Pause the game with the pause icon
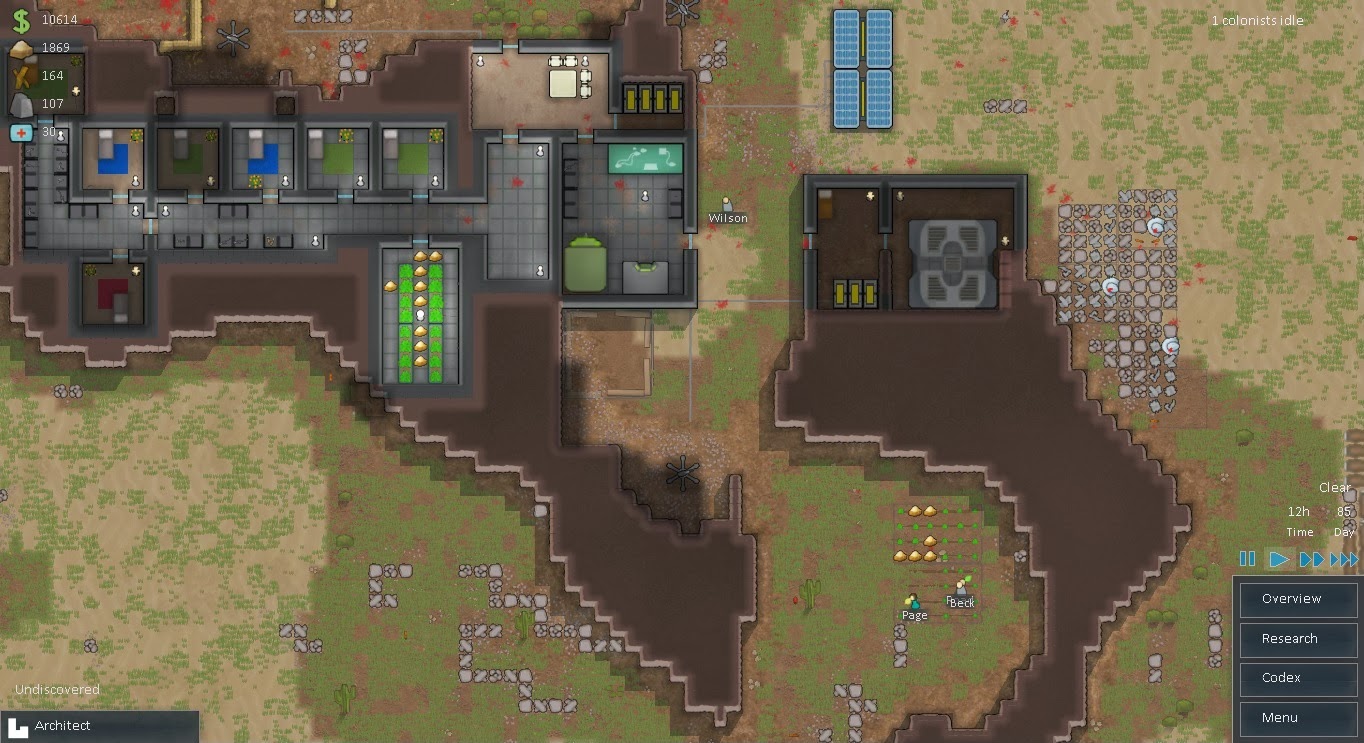 click(x=1247, y=559)
